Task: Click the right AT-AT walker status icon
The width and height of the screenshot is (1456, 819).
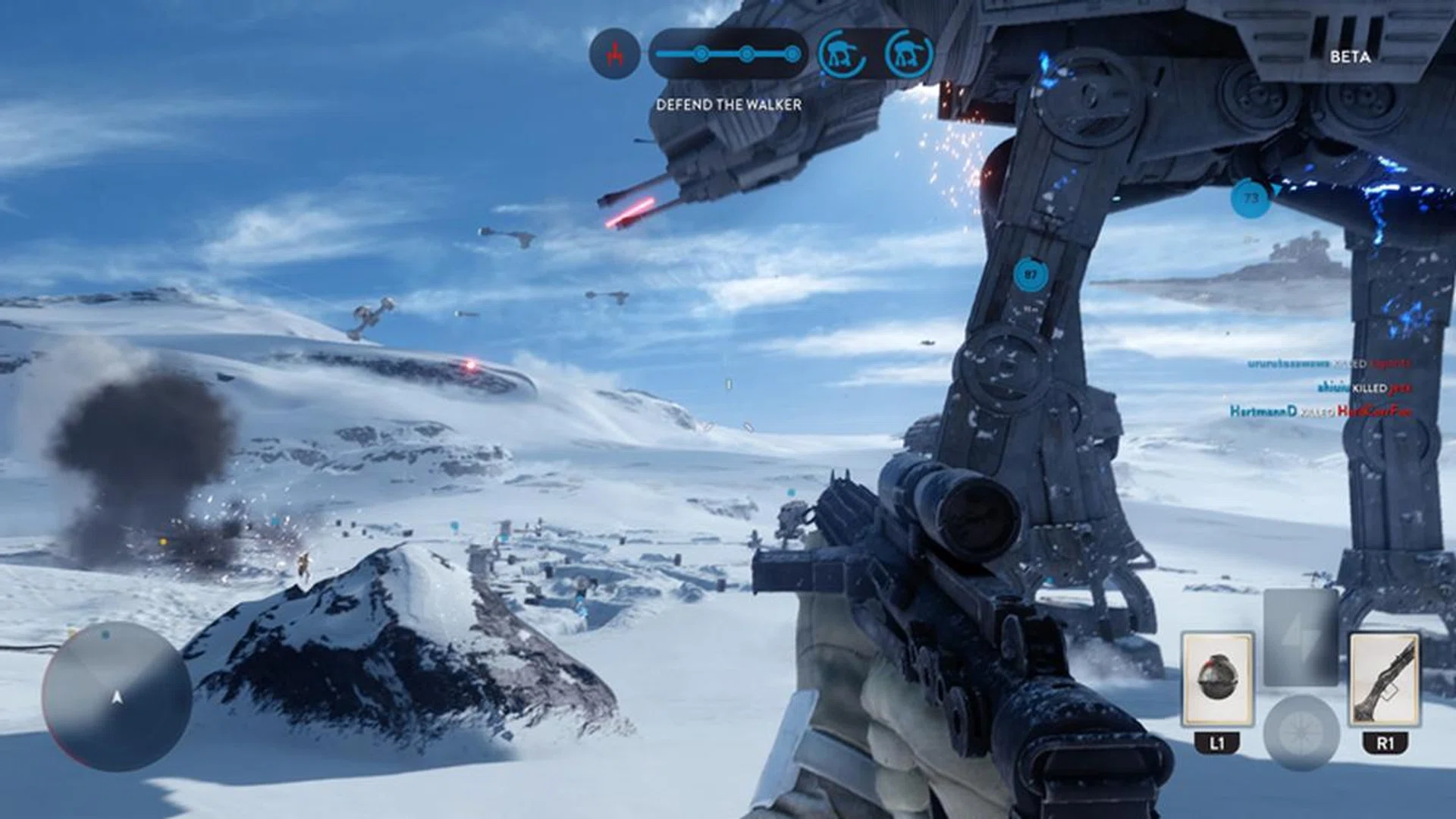Action: [907, 53]
